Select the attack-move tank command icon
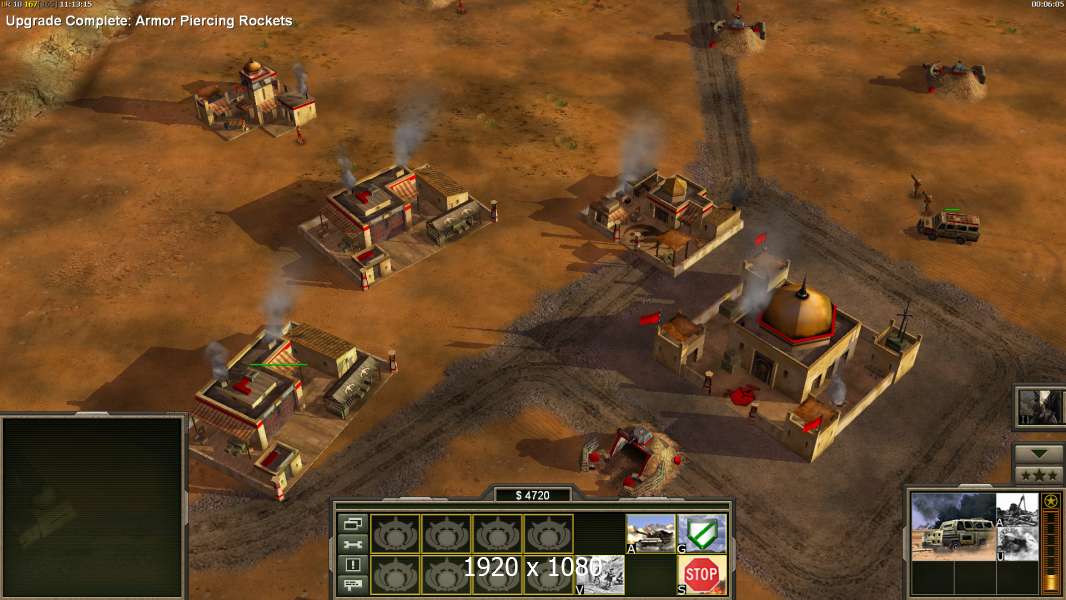 (x=650, y=533)
